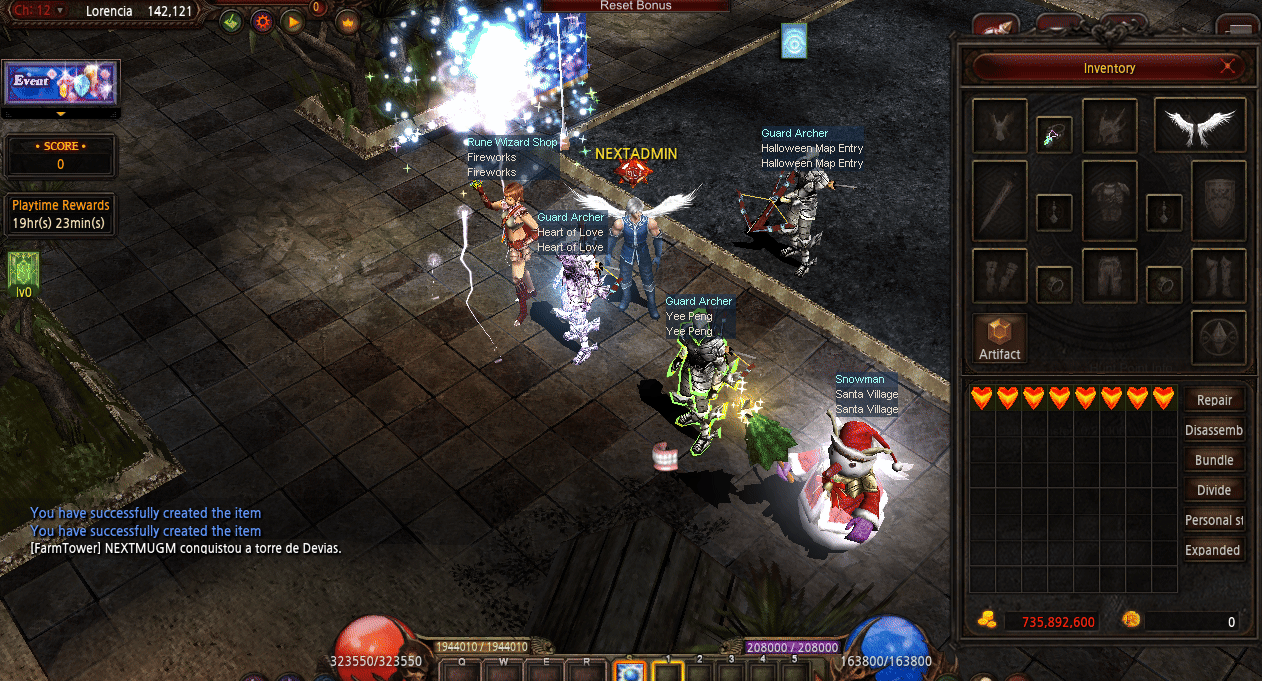Open the Playtime Rewards panel
Viewport: 1262px width, 681px height.
click(x=61, y=214)
